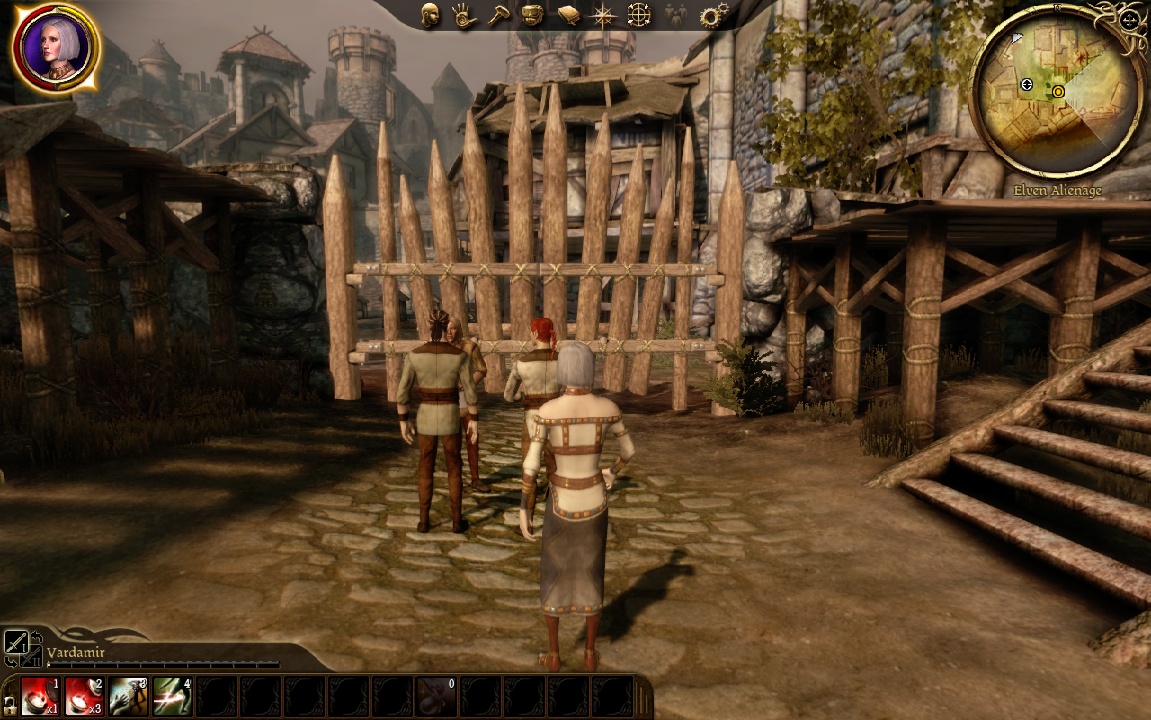This screenshot has height=720, width=1151.
Task: Open the journal book icon
Action: tap(568, 15)
